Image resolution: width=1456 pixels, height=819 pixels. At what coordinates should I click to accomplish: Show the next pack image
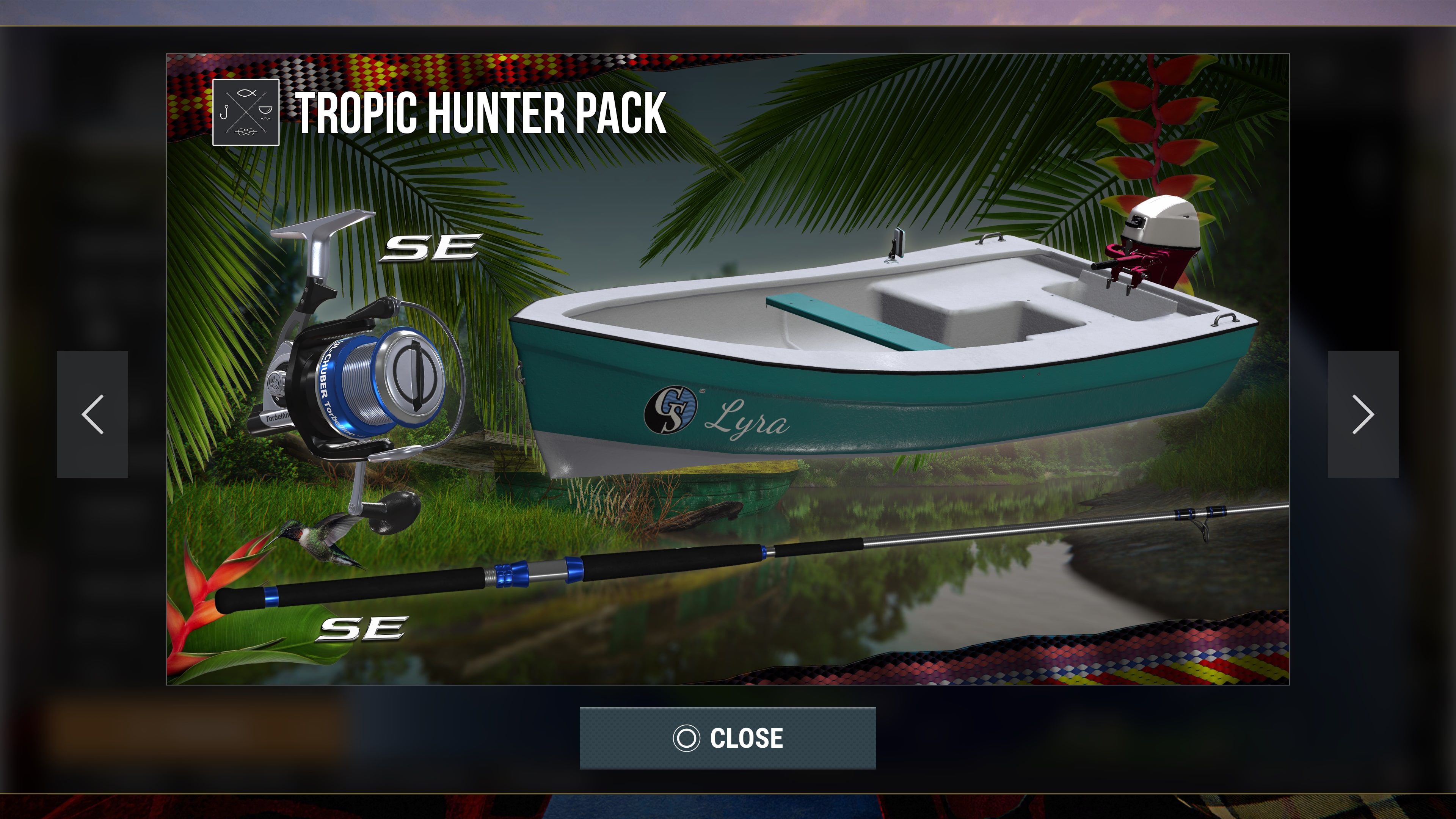coord(1363,414)
